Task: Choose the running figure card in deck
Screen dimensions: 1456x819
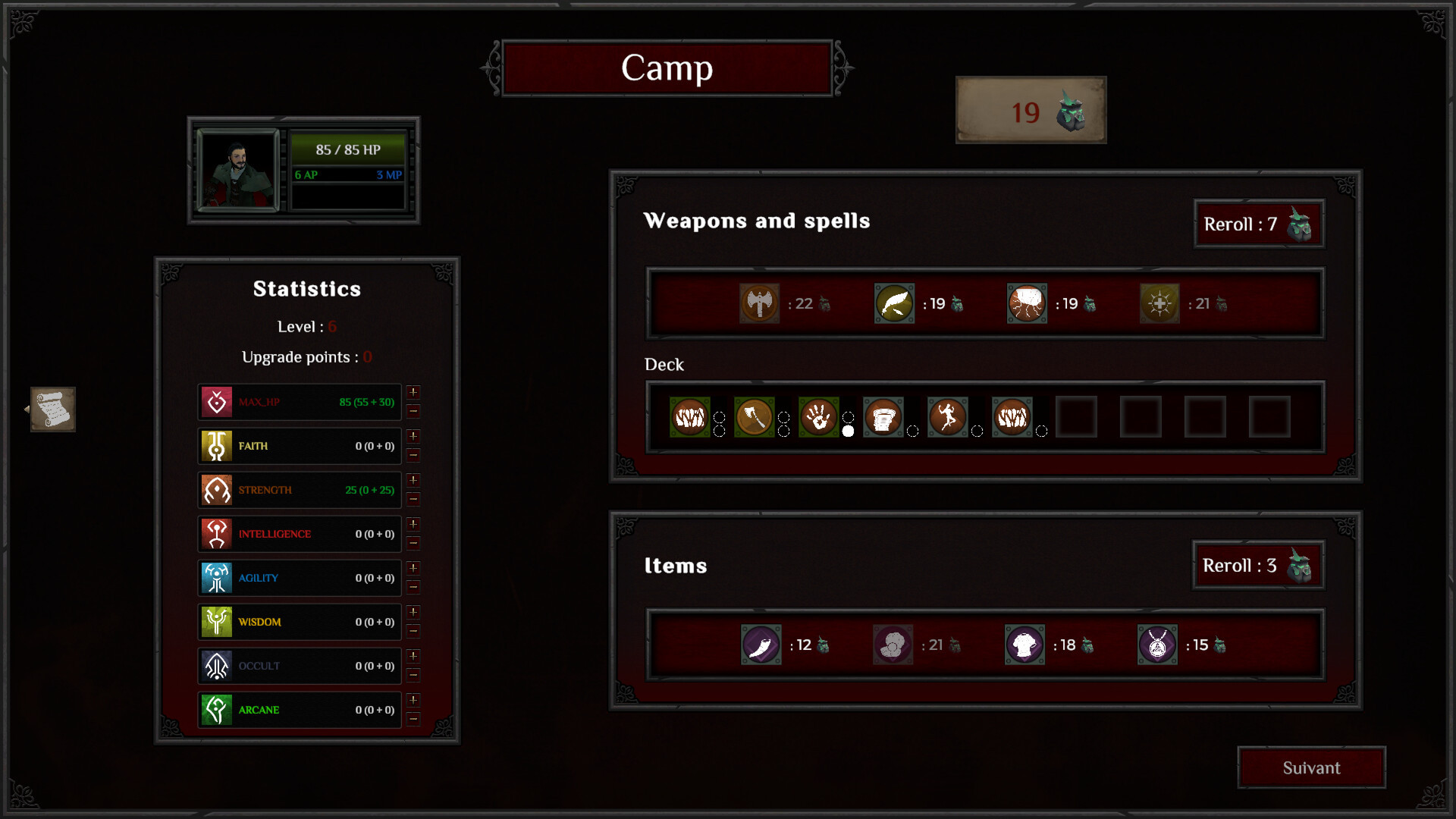Action: (x=948, y=417)
